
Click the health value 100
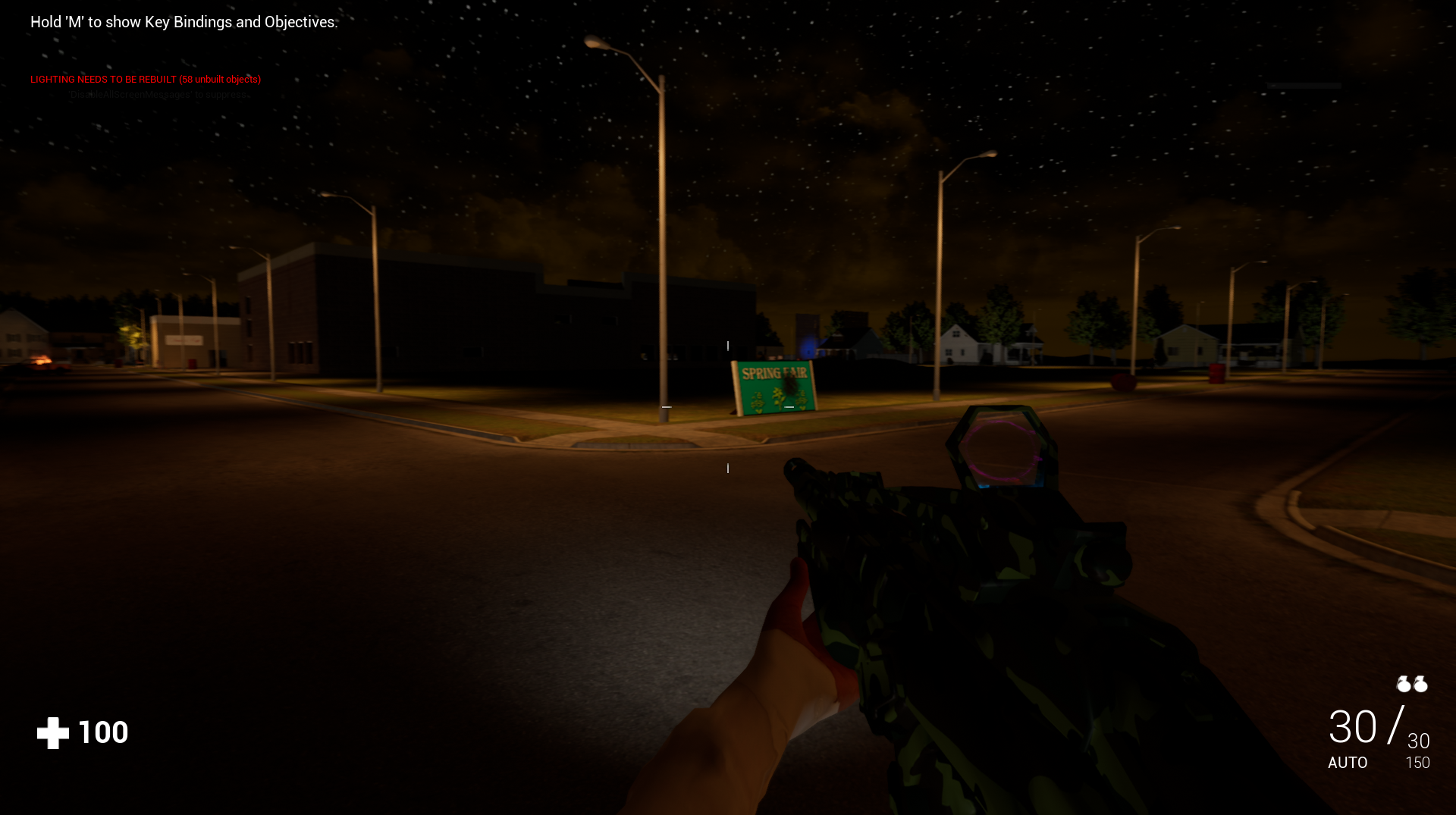(x=102, y=731)
